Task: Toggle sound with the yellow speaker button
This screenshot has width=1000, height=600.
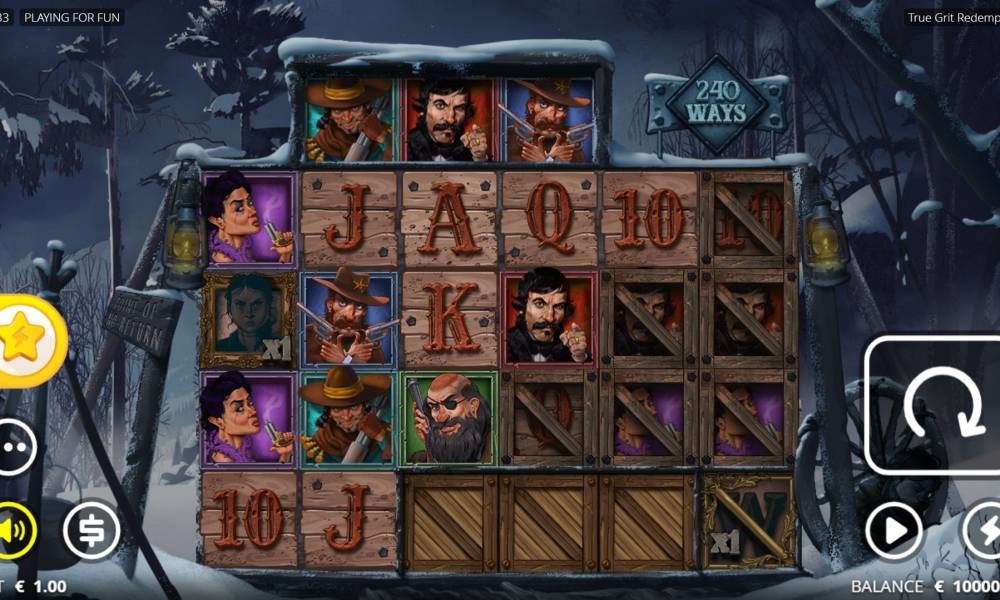Action: 14,530
